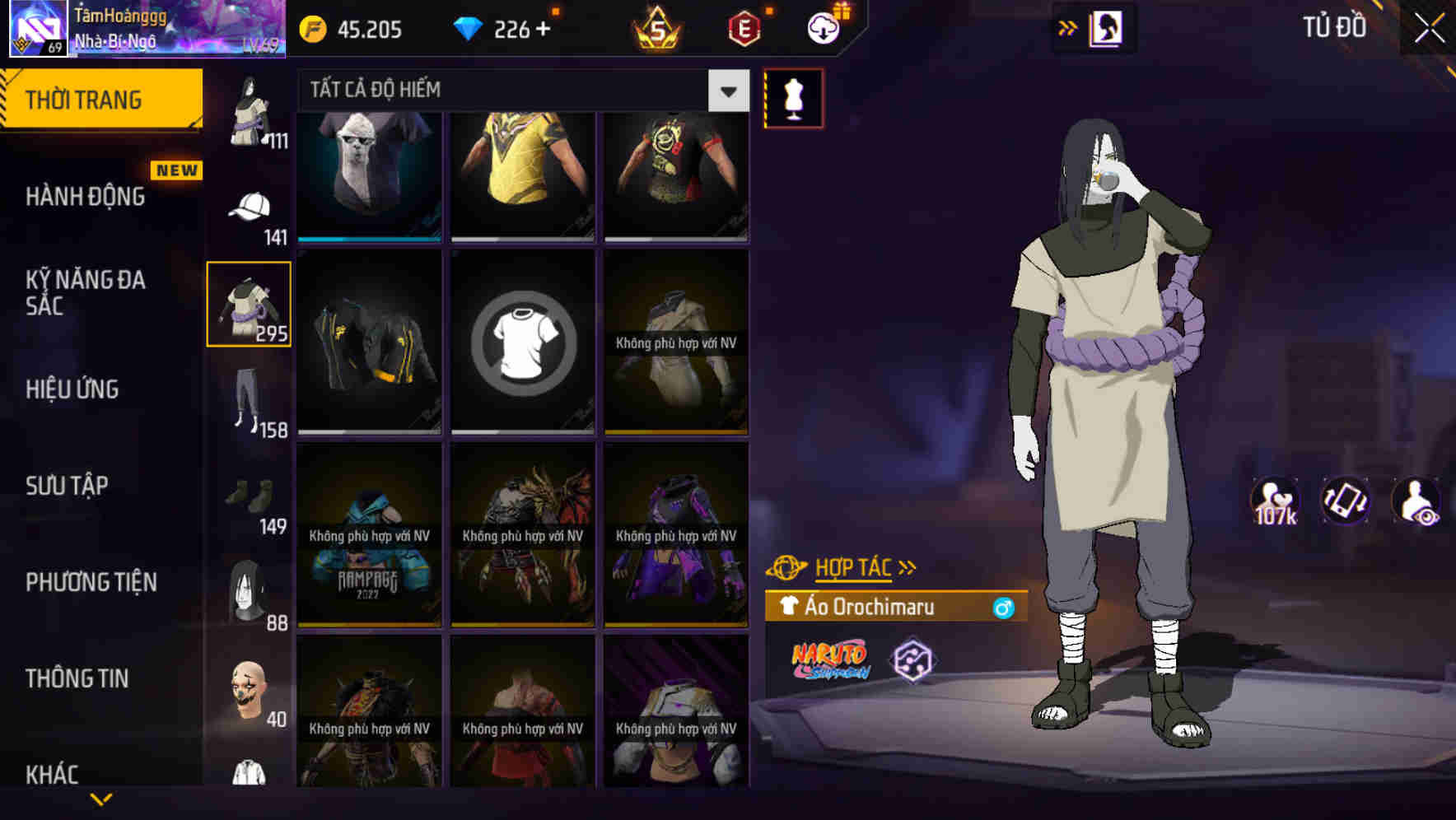Switch to the HÀNH ĐỘNG tab
The image size is (1456, 820).
point(85,197)
